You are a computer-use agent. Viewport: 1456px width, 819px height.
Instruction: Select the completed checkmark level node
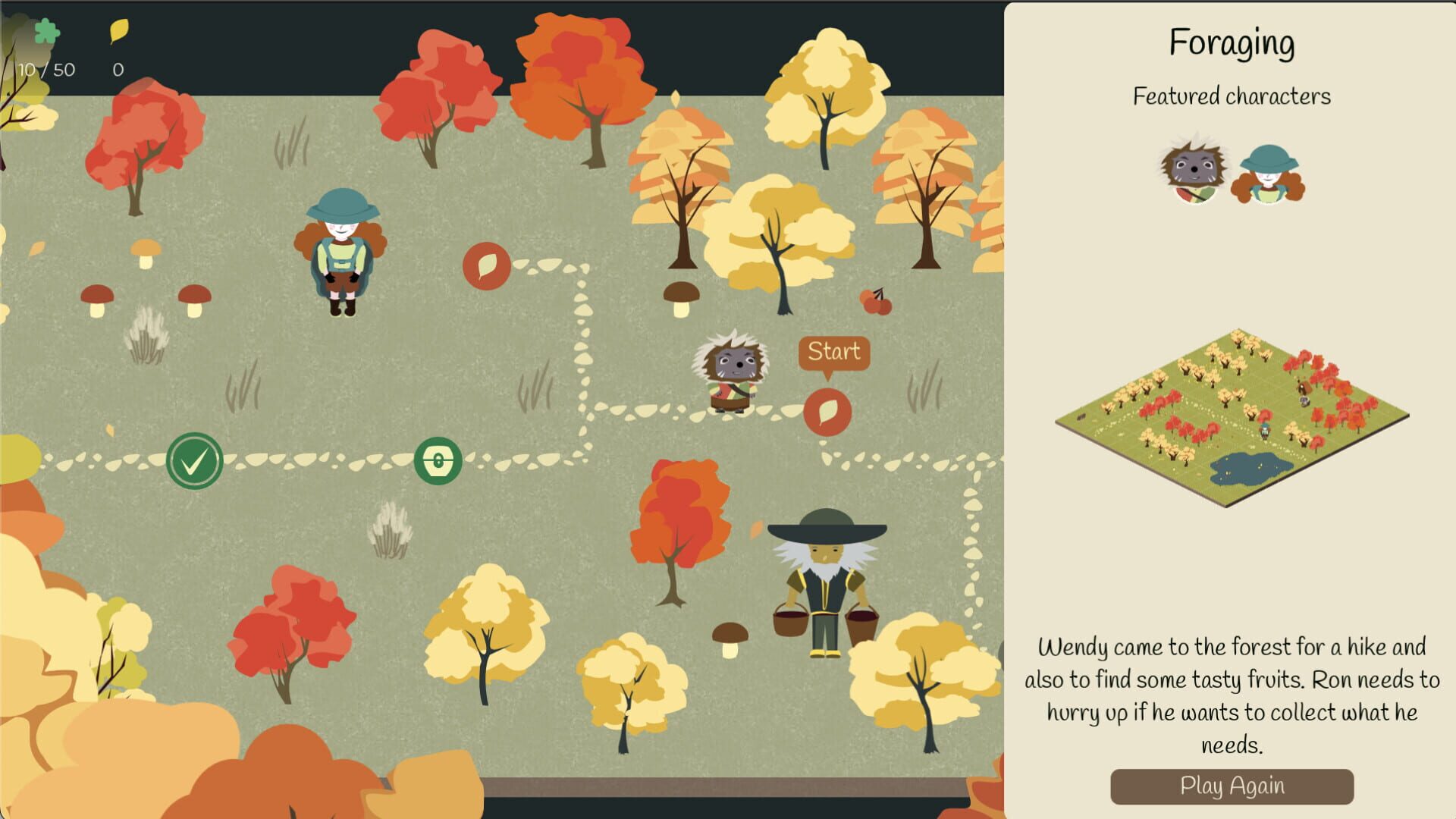(195, 460)
